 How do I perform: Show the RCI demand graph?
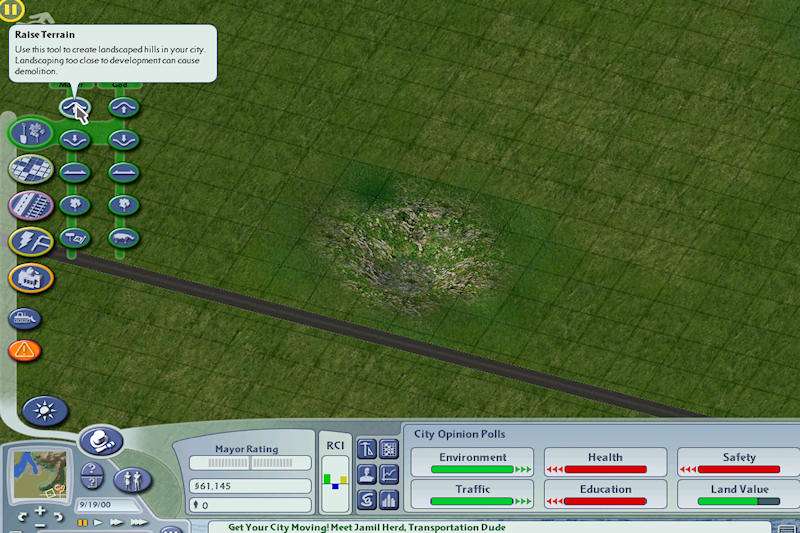click(336, 478)
